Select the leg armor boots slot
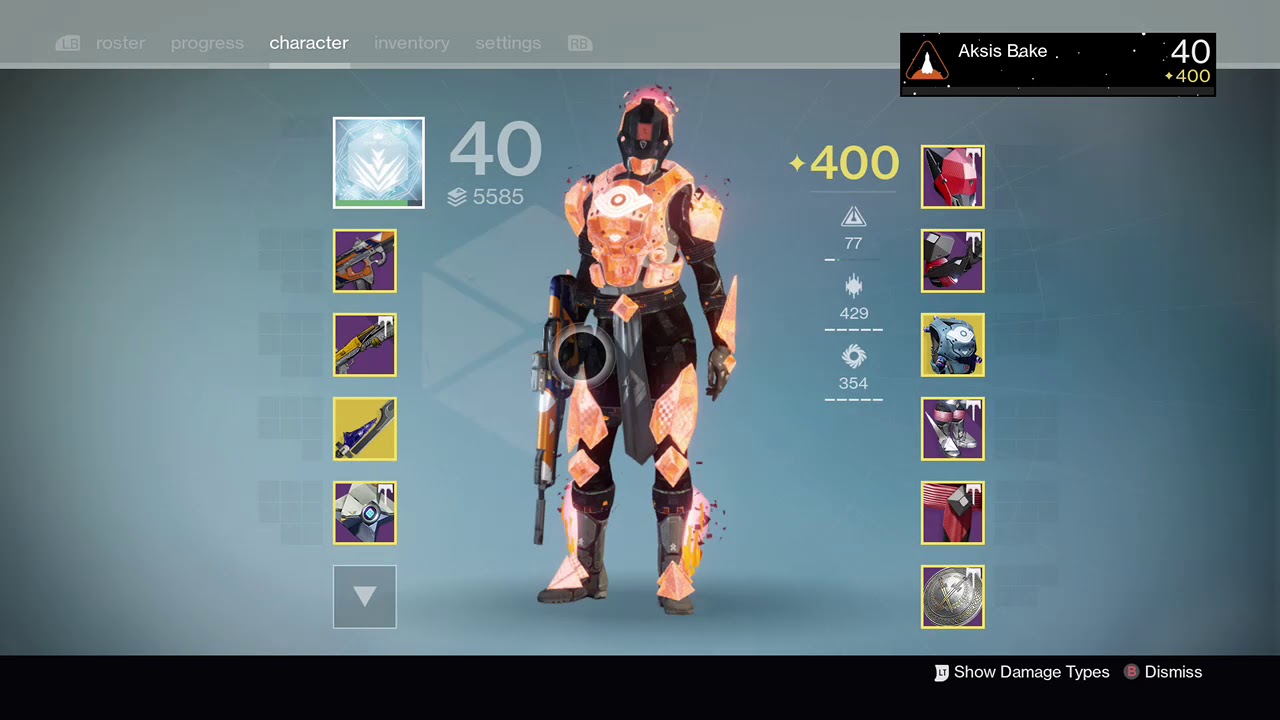Image resolution: width=1280 pixels, height=720 pixels. 952,429
